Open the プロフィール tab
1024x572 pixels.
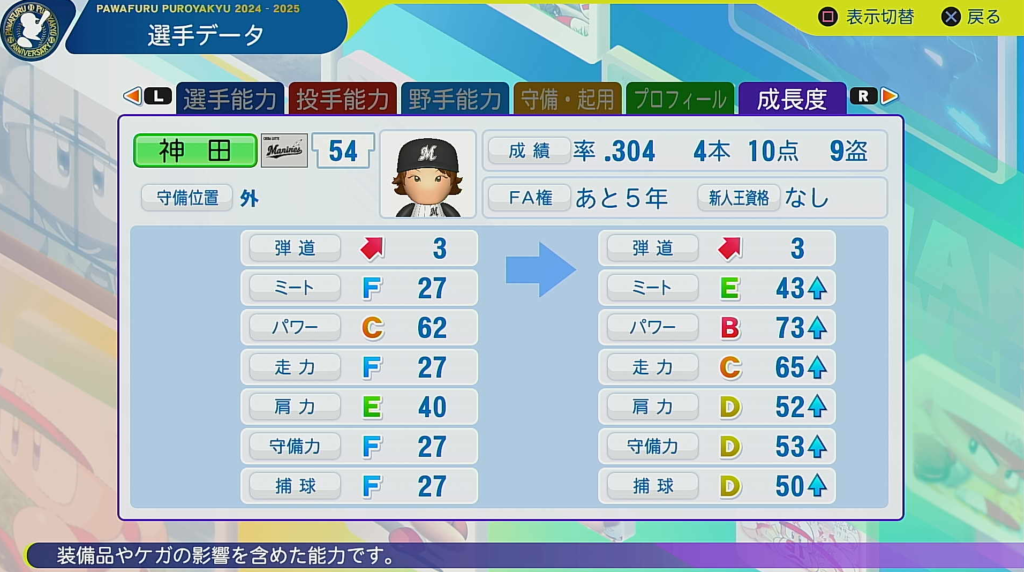(x=680, y=99)
